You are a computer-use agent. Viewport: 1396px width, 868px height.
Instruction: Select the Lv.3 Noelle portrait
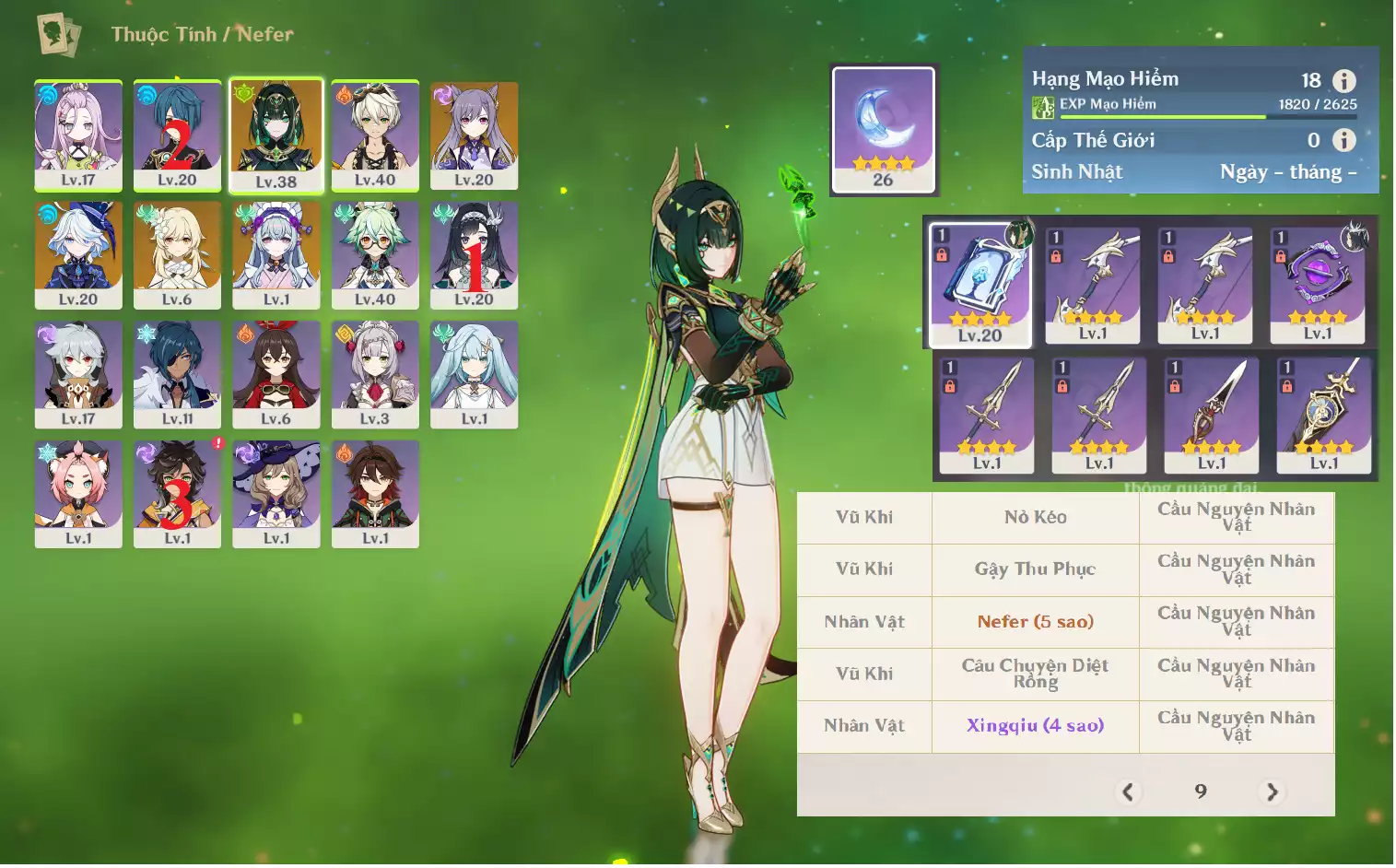tap(375, 374)
